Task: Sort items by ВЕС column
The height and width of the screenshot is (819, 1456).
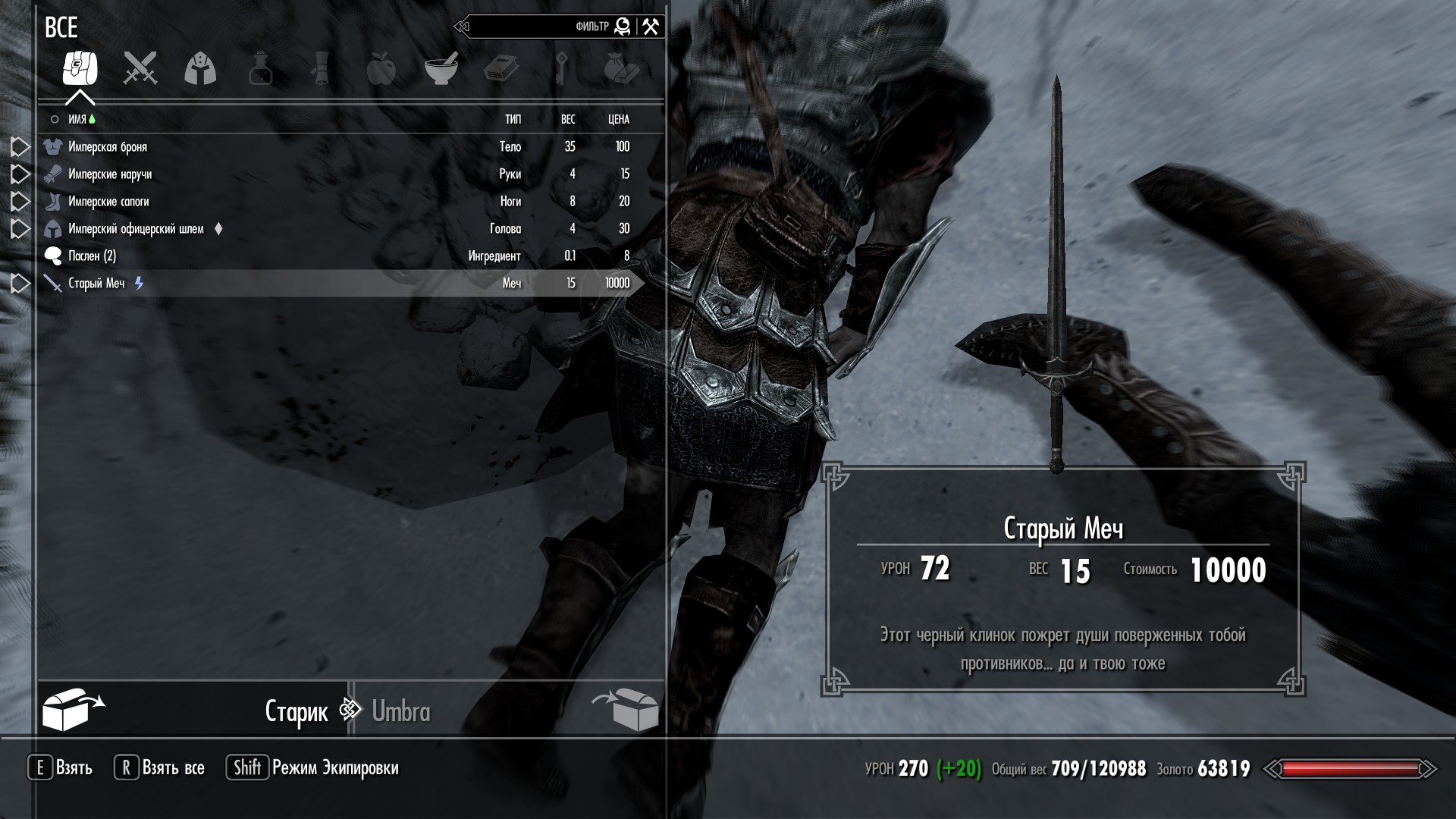Action: point(568,119)
